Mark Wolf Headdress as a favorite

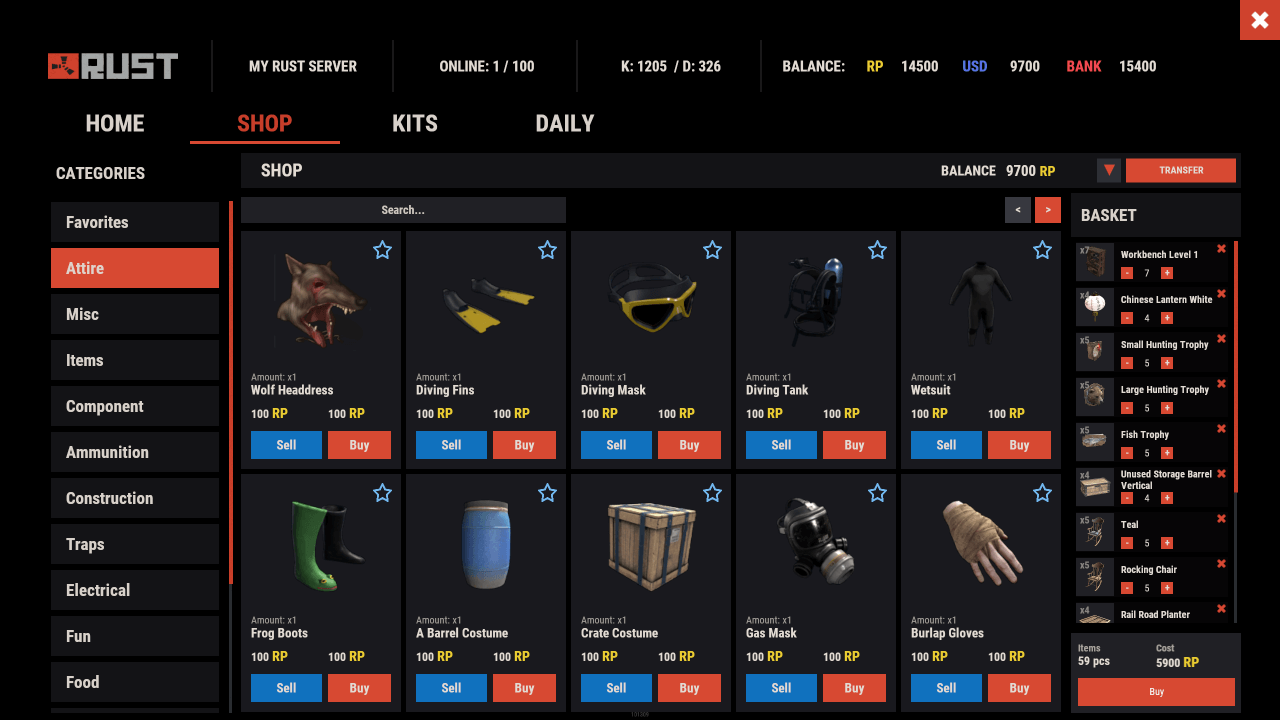(382, 250)
